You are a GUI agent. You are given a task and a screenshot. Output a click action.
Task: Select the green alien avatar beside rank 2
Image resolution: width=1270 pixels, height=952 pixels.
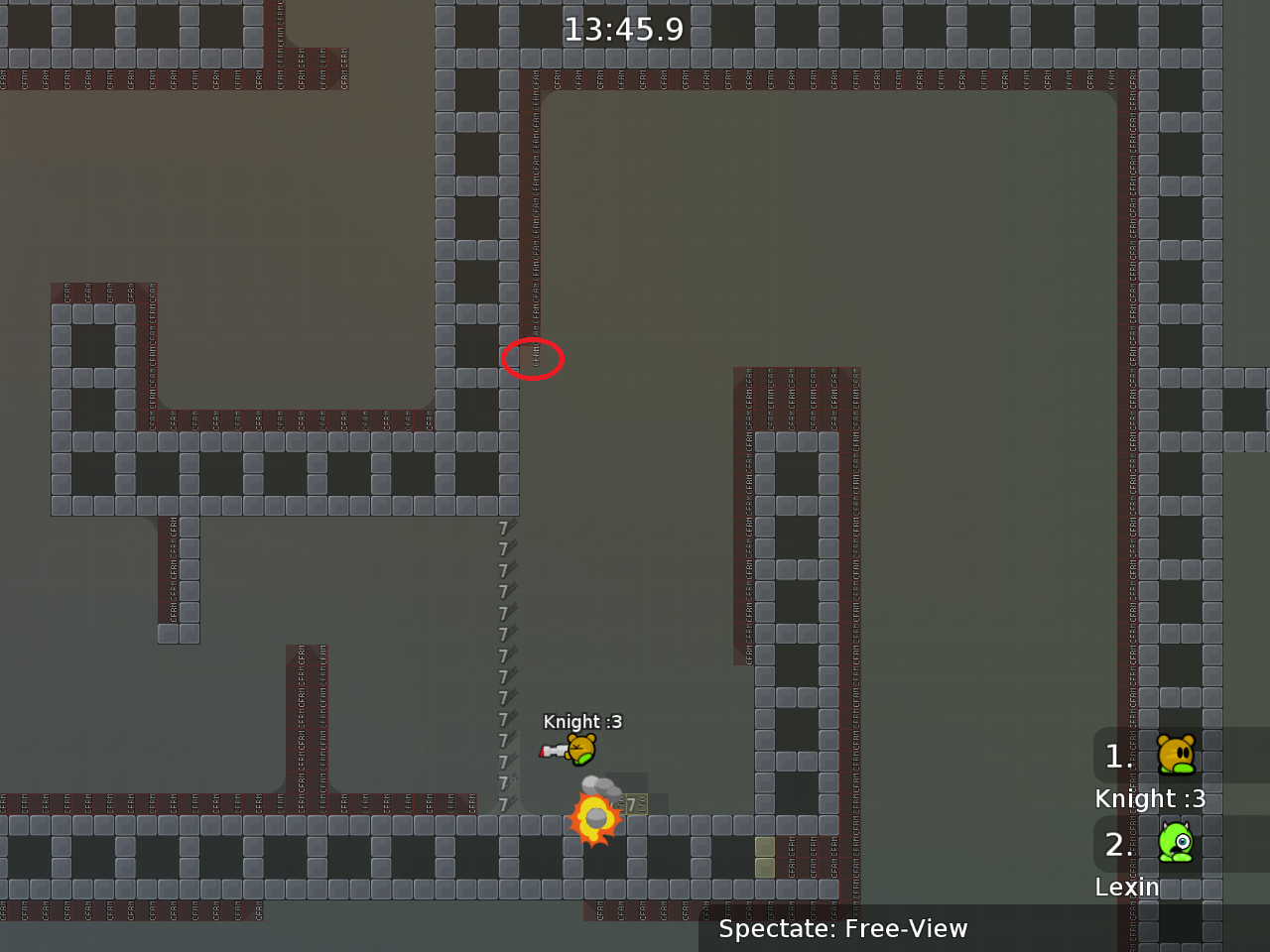point(1177,844)
